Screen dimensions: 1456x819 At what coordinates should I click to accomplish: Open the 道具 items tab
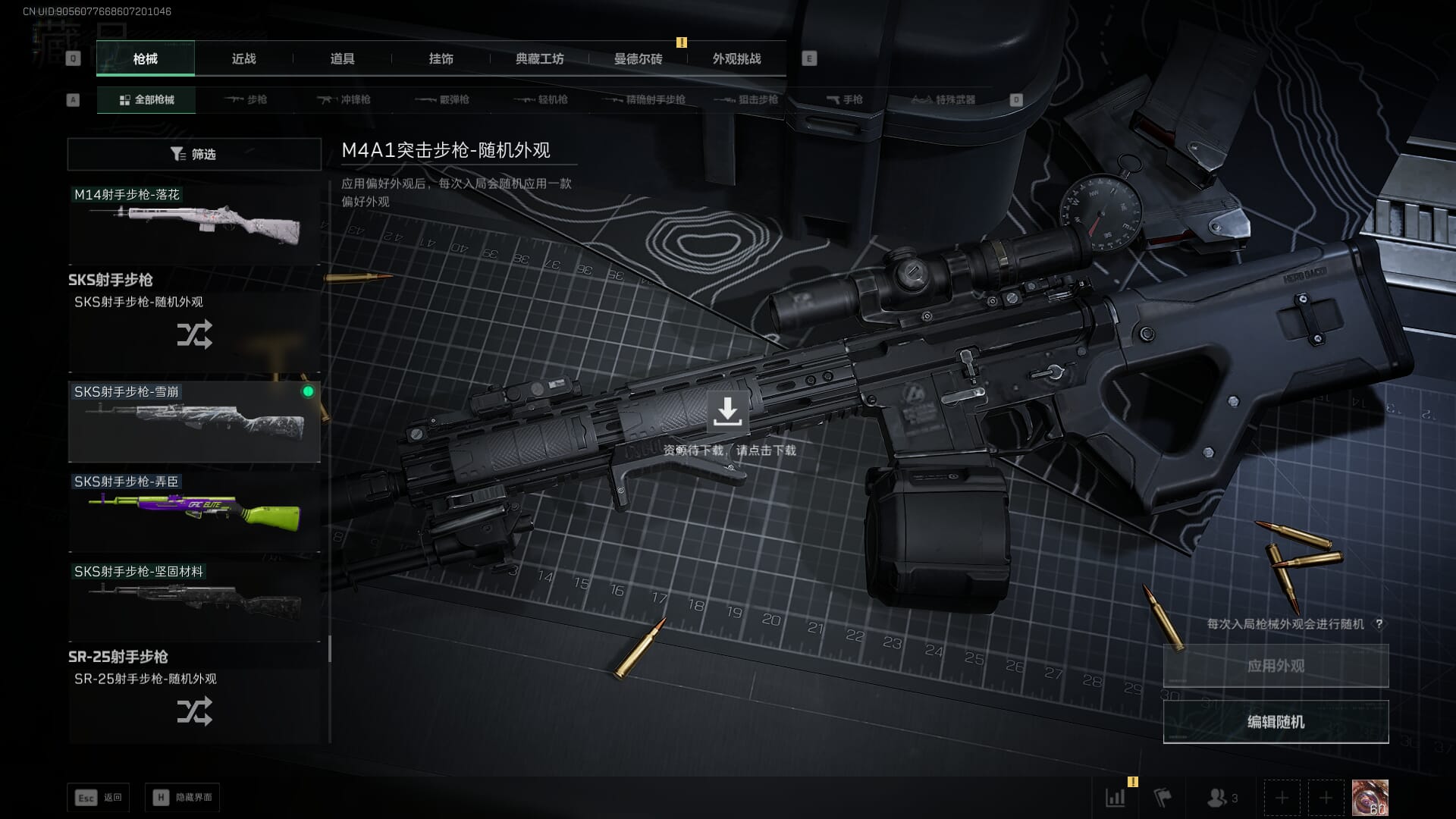(x=342, y=59)
